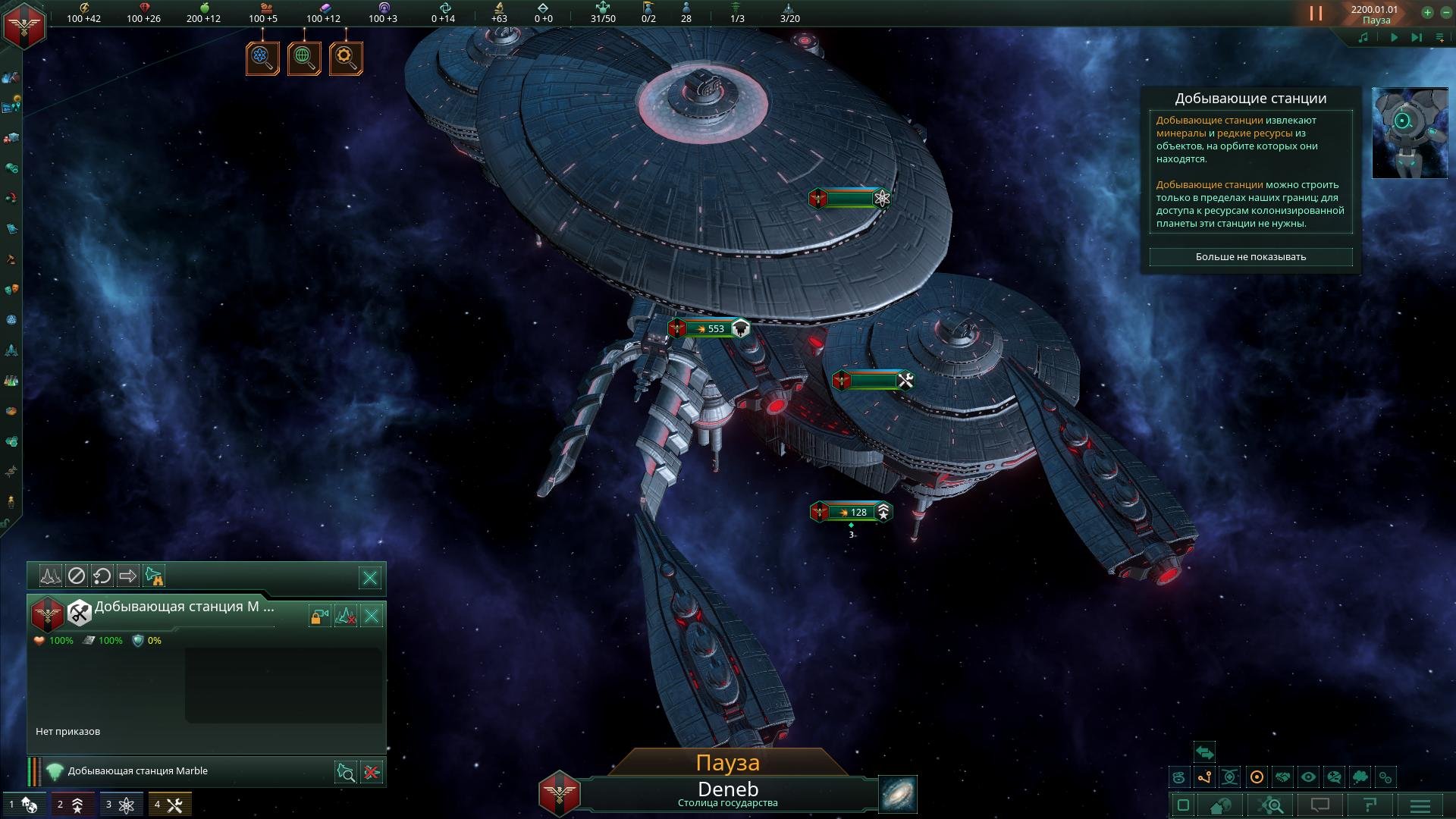Screen dimensions: 1456x819
Task: Select the physics research alert icon
Action: point(262,58)
